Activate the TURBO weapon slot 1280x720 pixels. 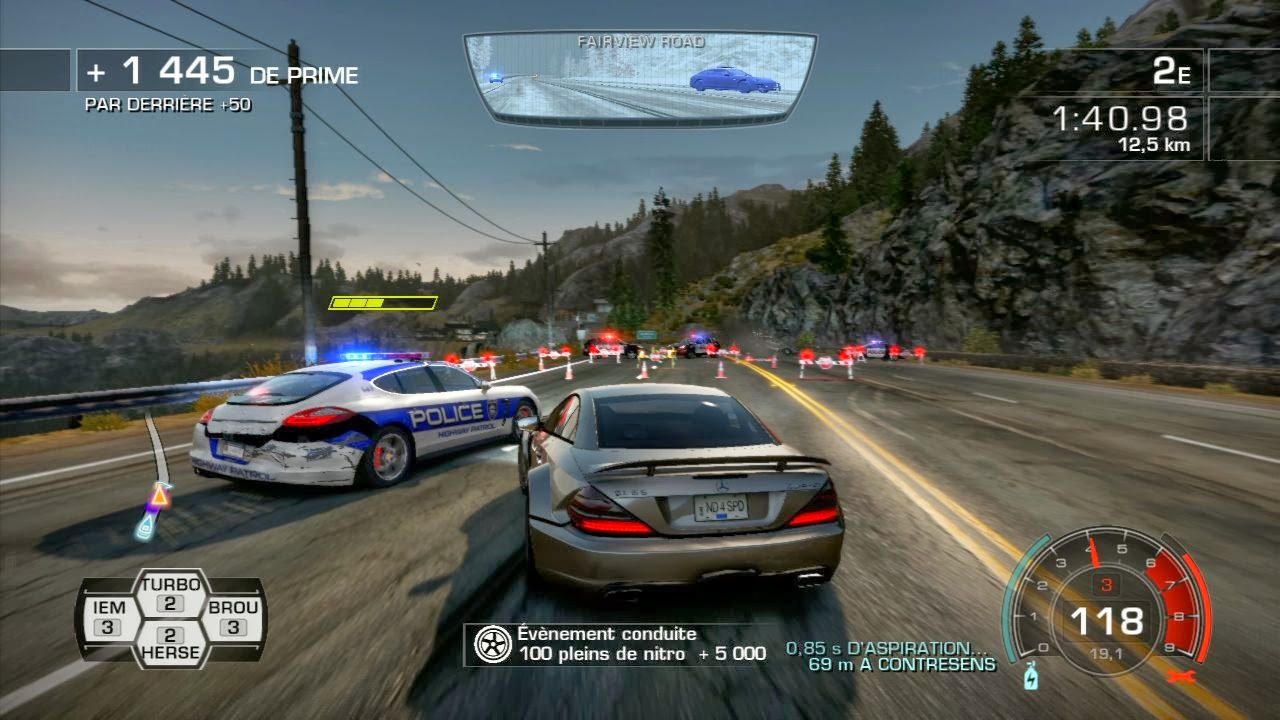point(170,594)
